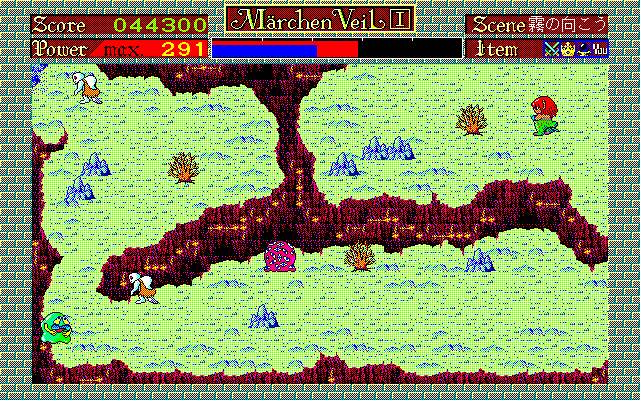
Task: Choose the golden crown item icon
Action: [566, 47]
